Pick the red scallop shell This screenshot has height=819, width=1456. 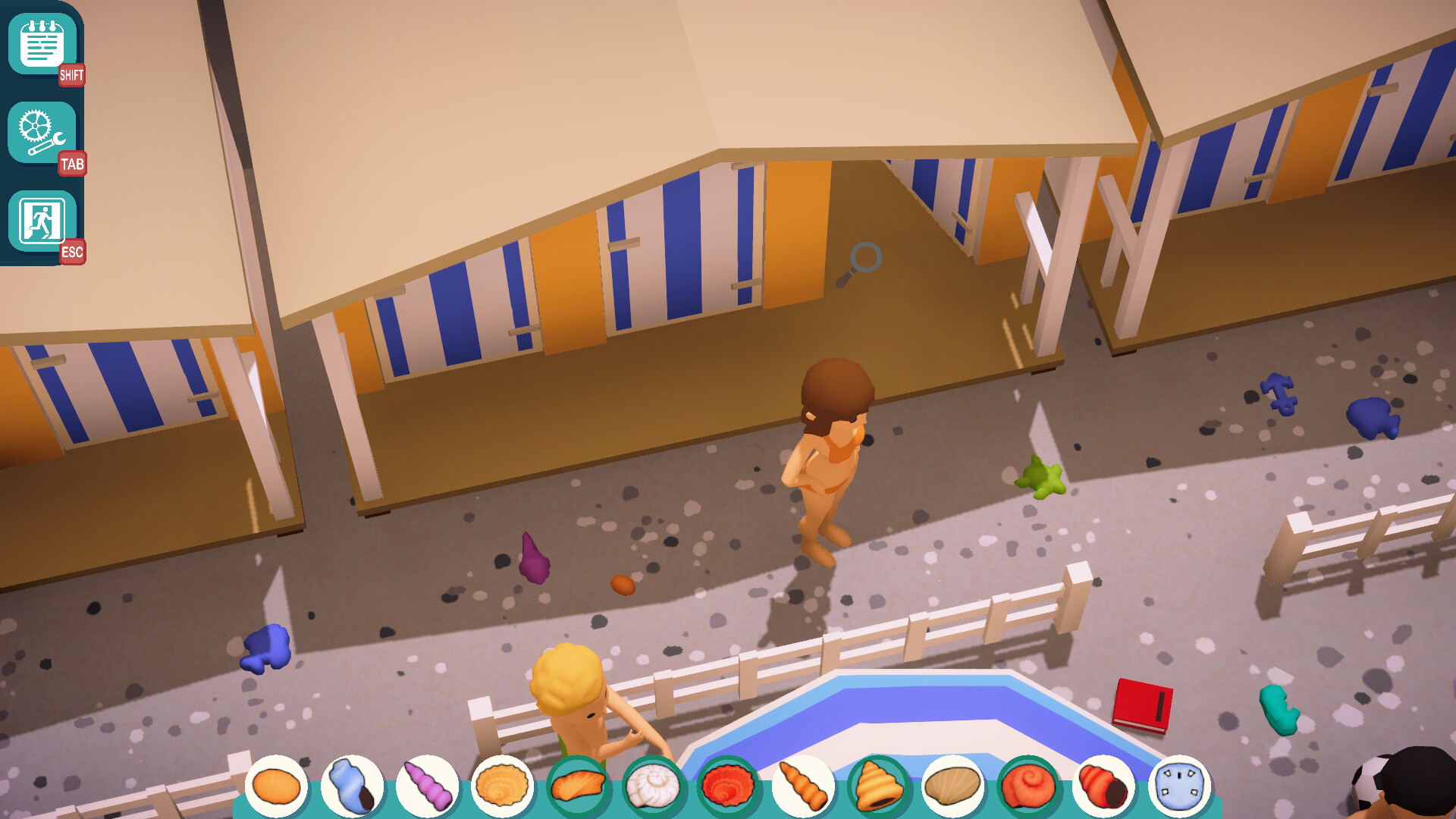pyautogui.click(x=727, y=786)
